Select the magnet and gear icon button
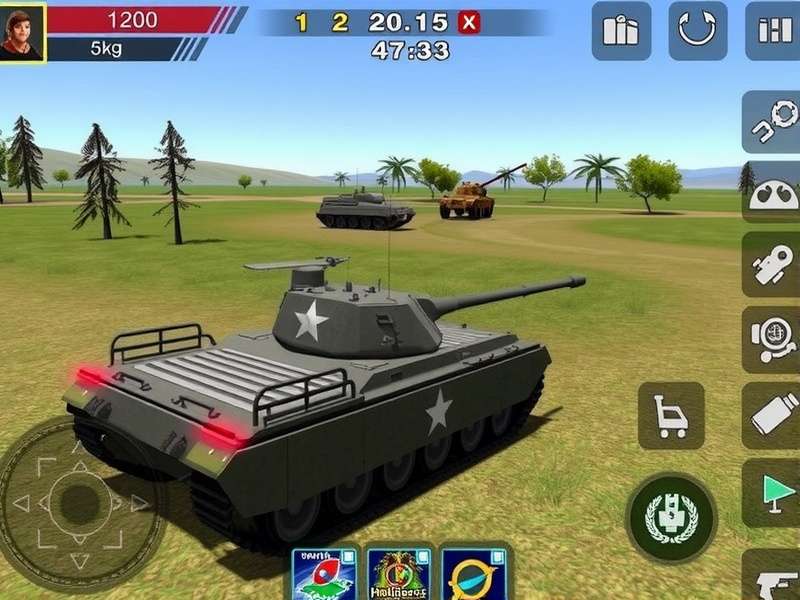Image resolution: width=800 pixels, height=600 pixels. coord(771,123)
